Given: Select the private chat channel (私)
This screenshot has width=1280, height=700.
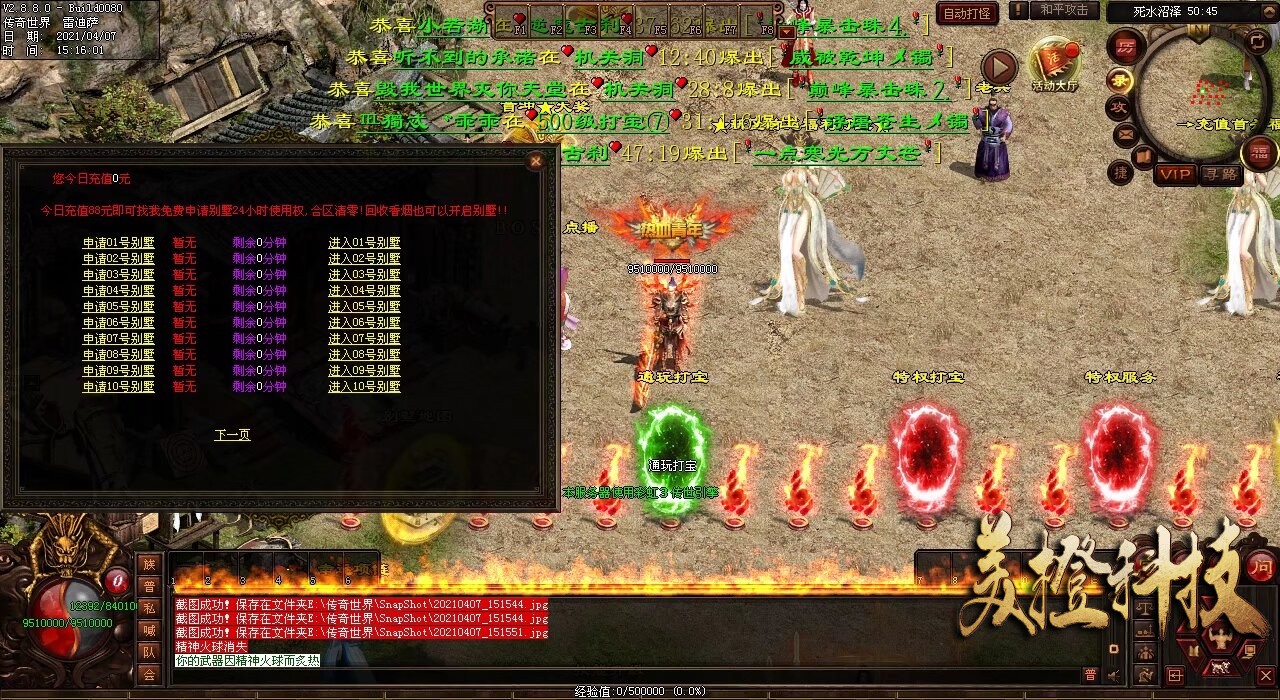Looking at the screenshot, I should 149,608.
